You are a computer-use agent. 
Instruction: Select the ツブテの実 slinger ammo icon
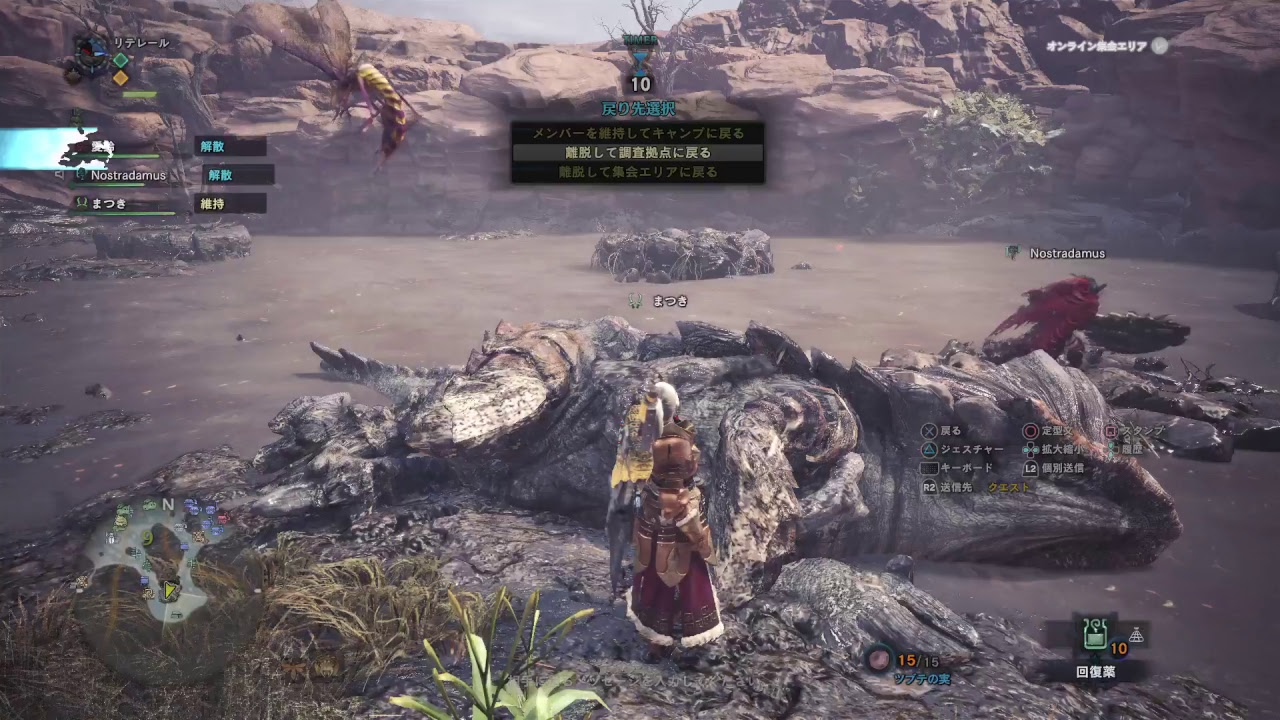pos(879,659)
